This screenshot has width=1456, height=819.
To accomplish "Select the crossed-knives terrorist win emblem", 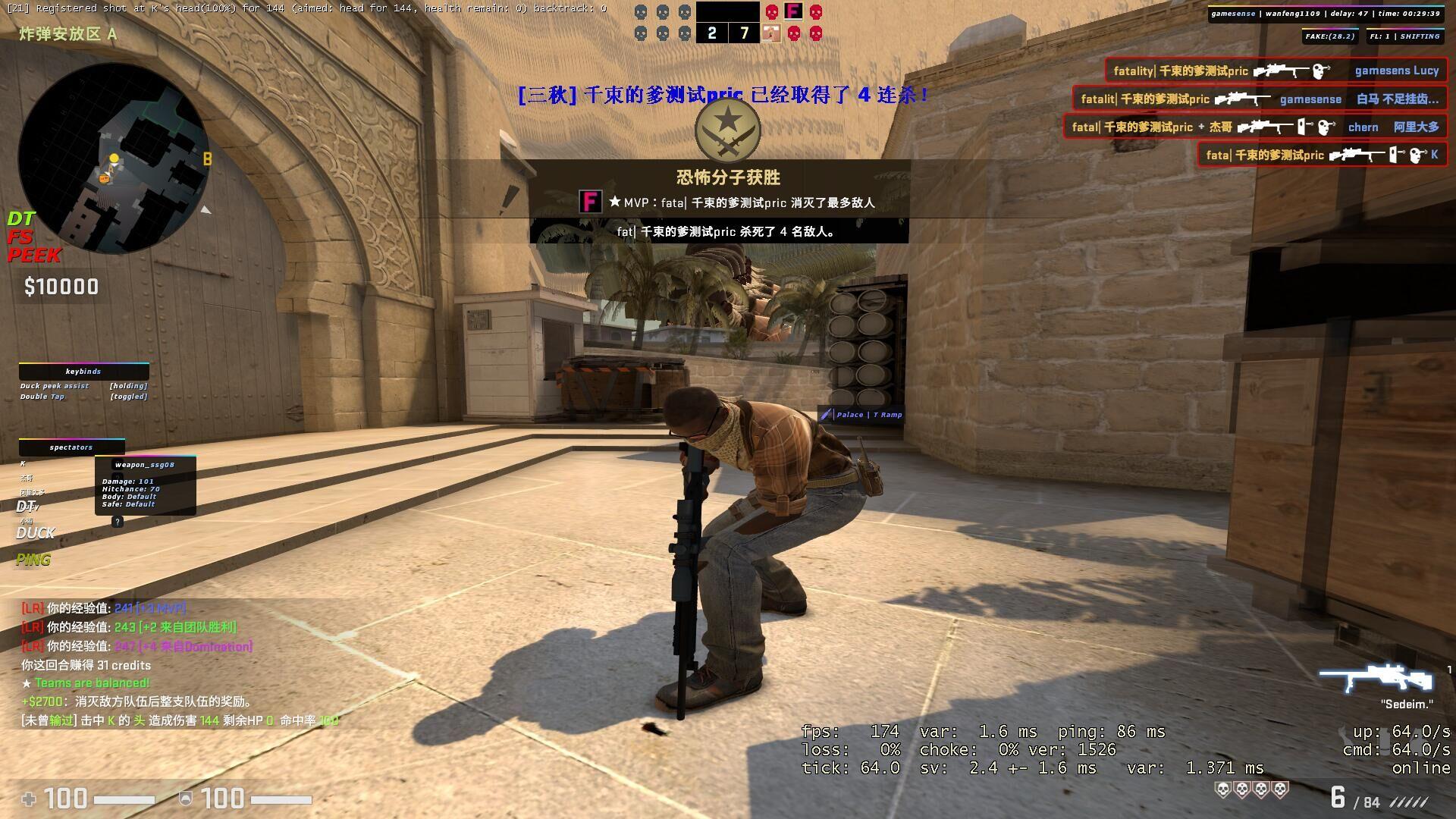I will pyautogui.click(x=727, y=130).
